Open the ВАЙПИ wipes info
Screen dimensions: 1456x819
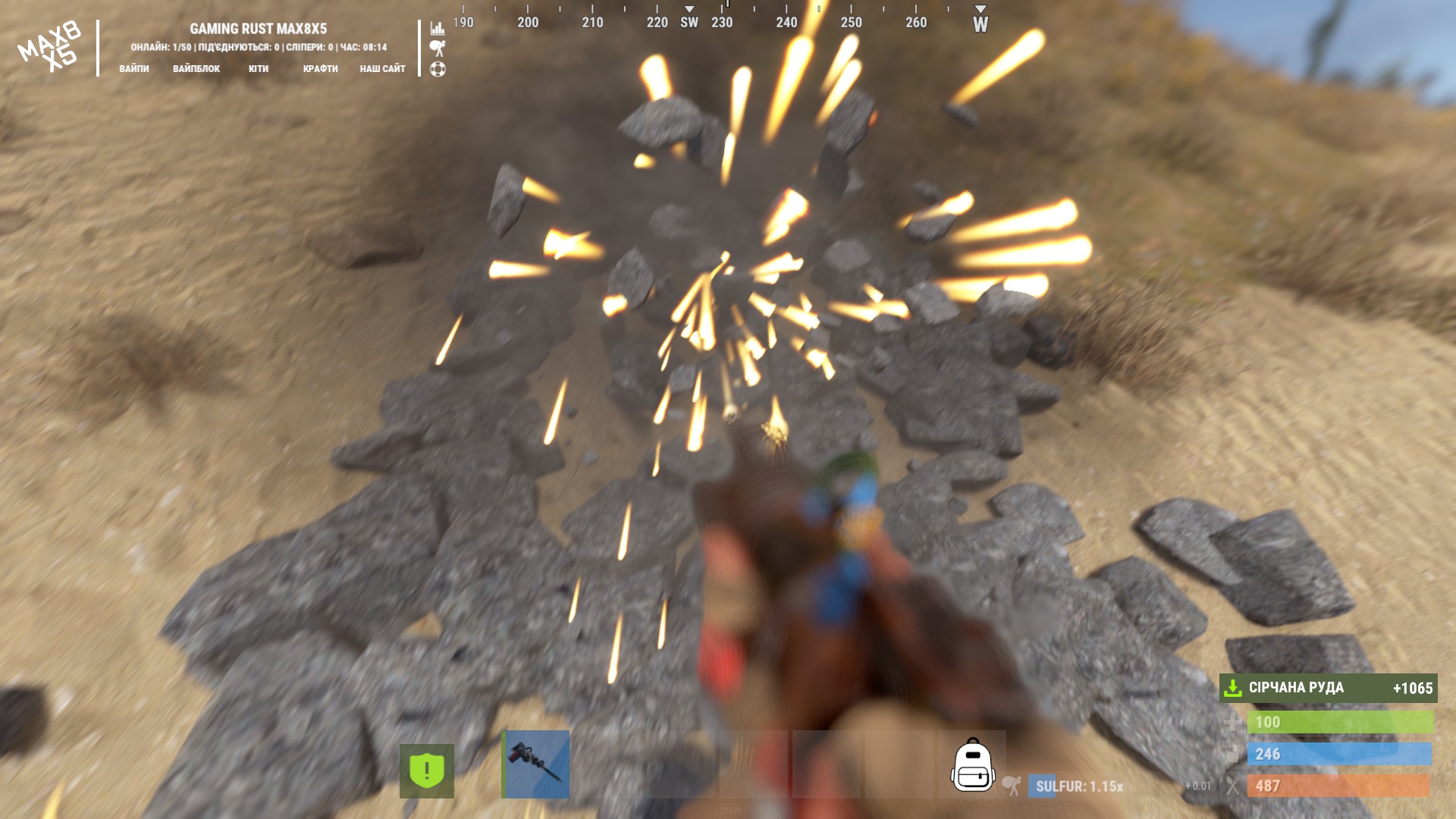pos(134,68)
